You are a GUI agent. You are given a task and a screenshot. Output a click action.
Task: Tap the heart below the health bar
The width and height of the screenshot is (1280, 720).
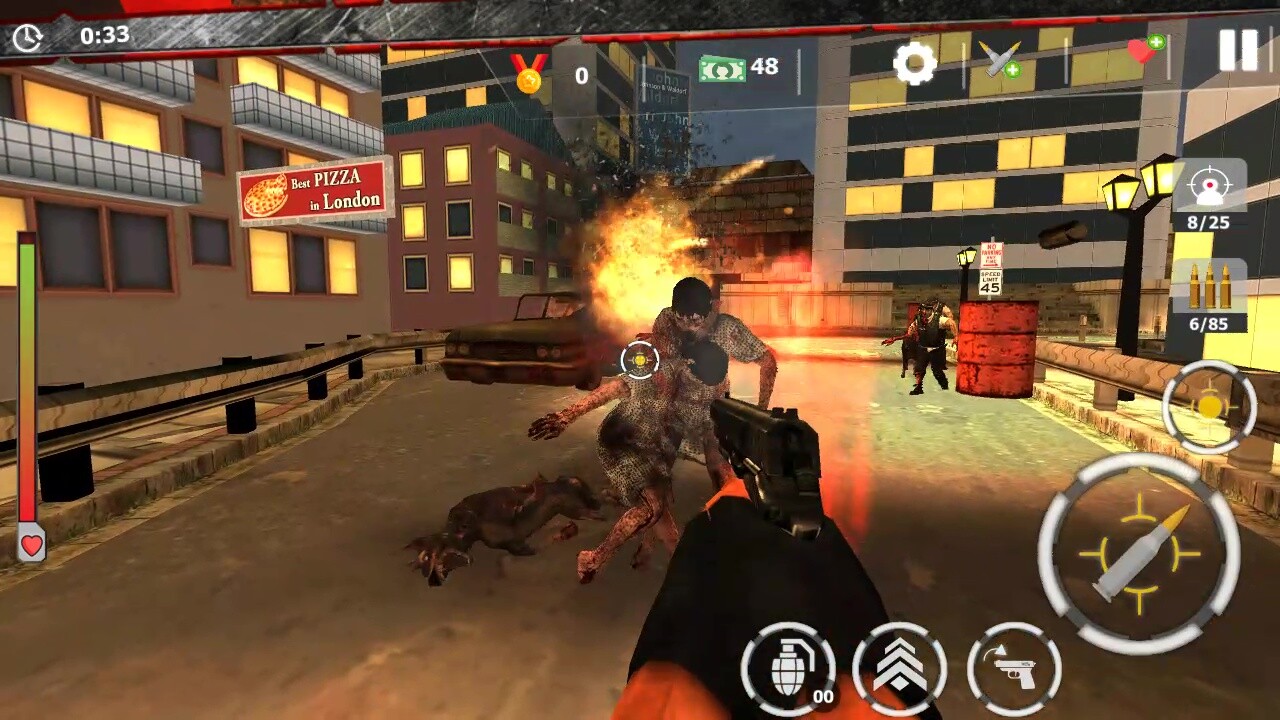[x=31, y=546]
